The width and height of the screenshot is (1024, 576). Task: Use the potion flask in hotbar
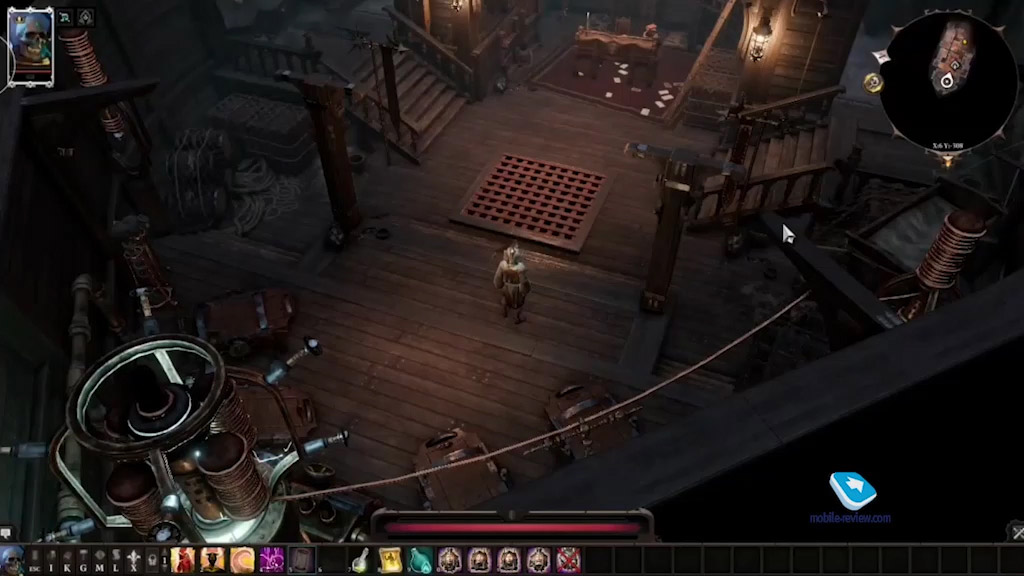point(360,560)
